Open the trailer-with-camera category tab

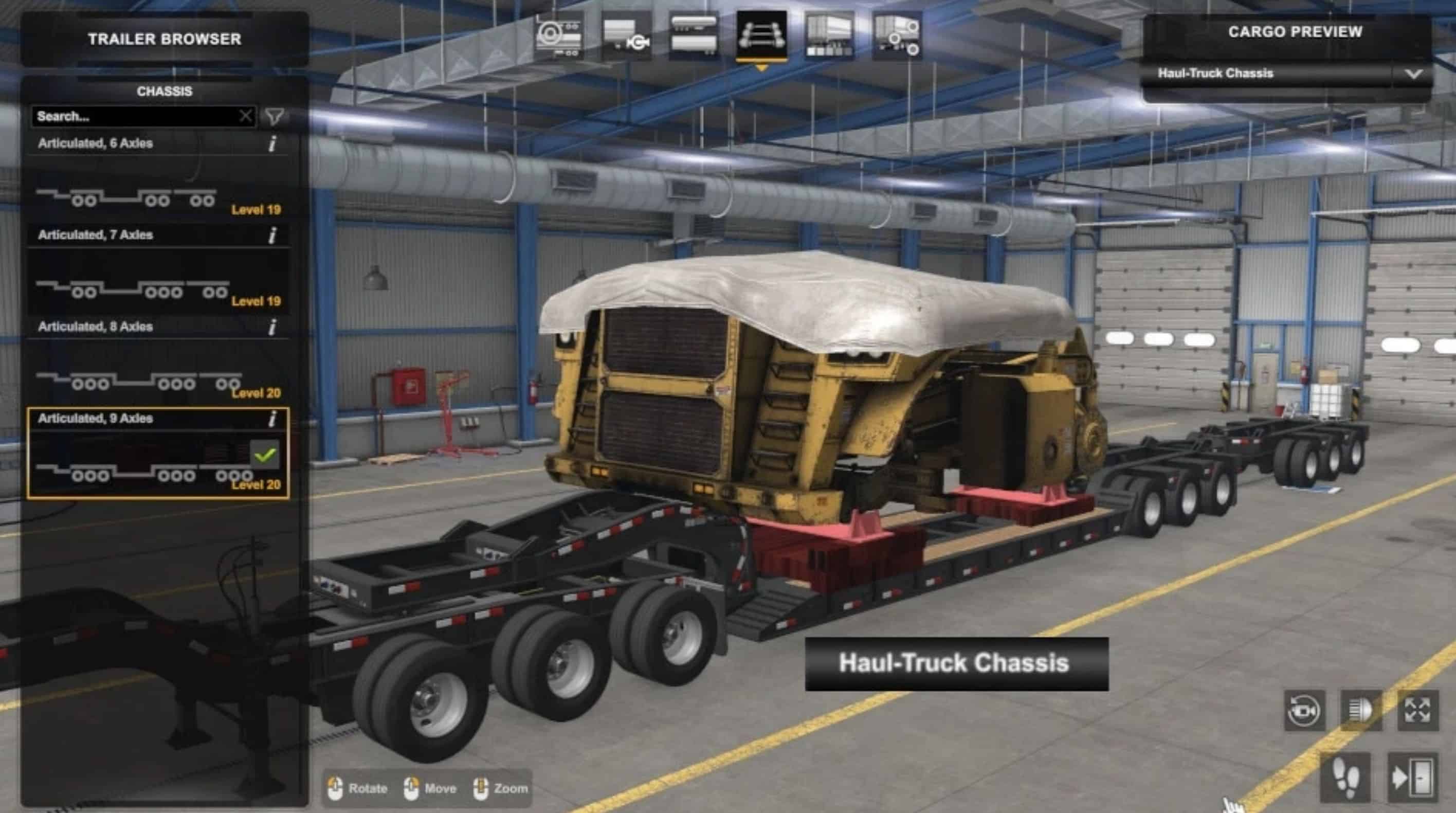[x=626, y=36]
